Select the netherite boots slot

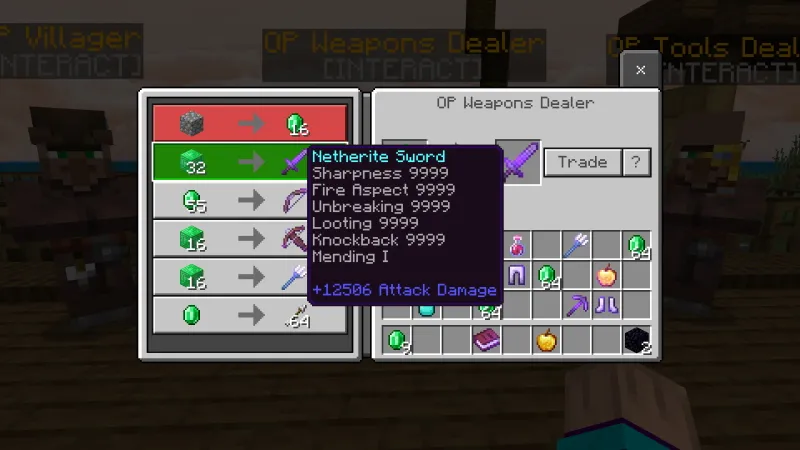click(x=606, y=305)
